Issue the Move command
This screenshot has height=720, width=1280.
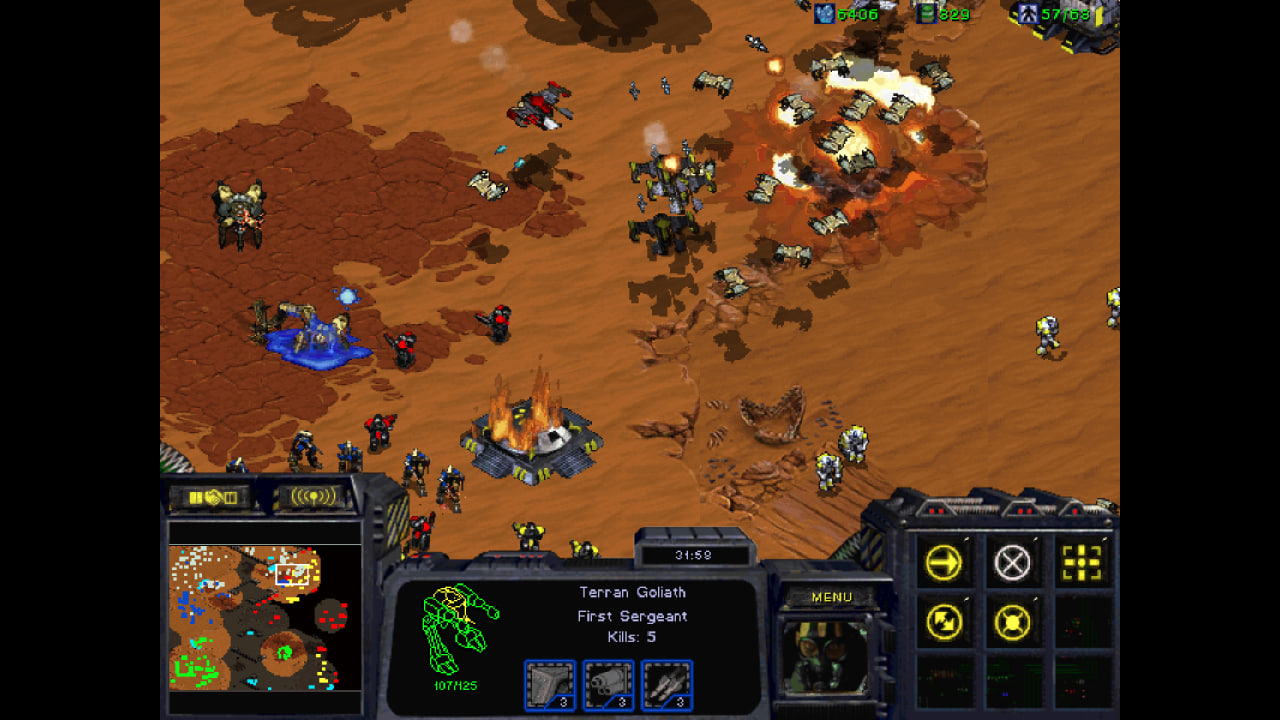coord(944,564)
